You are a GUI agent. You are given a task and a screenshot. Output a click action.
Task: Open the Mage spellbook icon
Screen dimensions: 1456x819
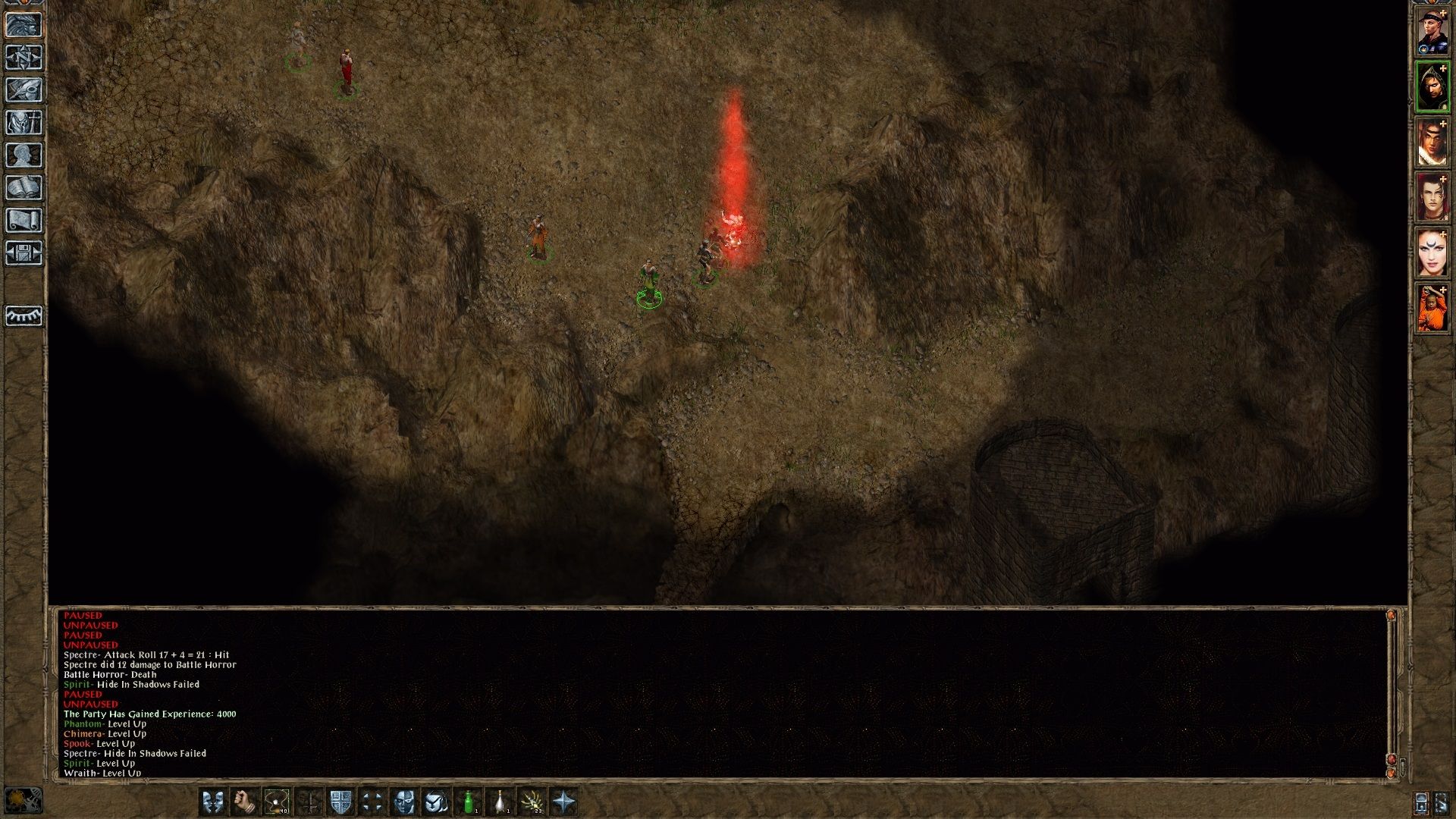coord(25,188)
